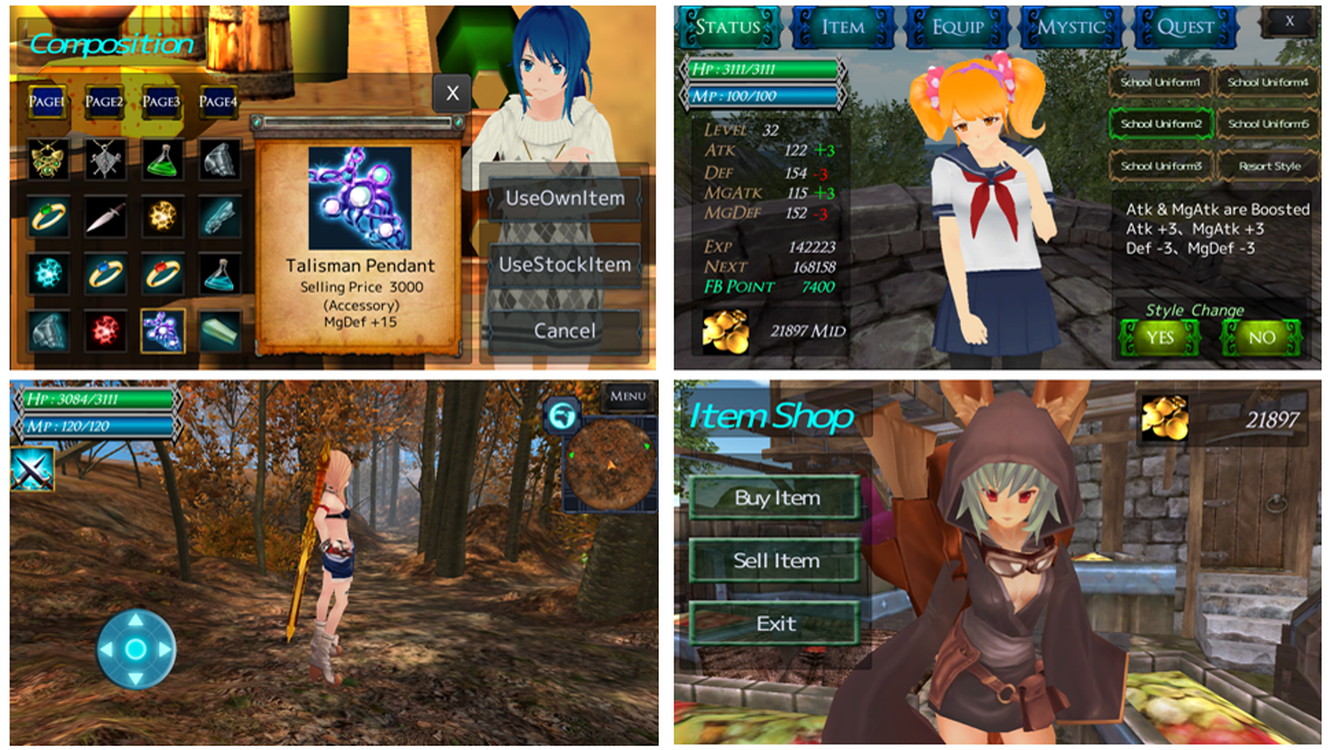Image resolution: width=1334 pixels, height=750 pixels.
Task: Switch to the Mystic tab
Action: [1071, 27]
